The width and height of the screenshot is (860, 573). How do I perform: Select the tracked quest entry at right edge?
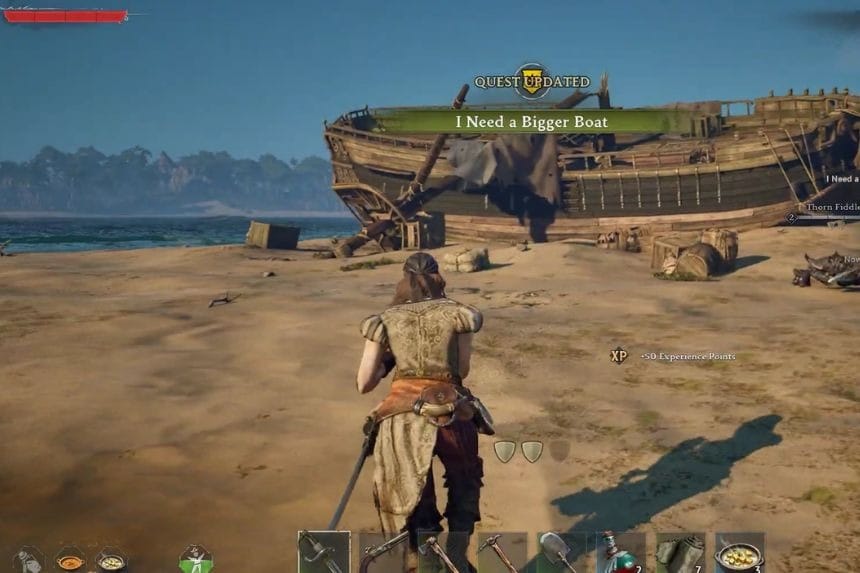[x=840, y=180]
